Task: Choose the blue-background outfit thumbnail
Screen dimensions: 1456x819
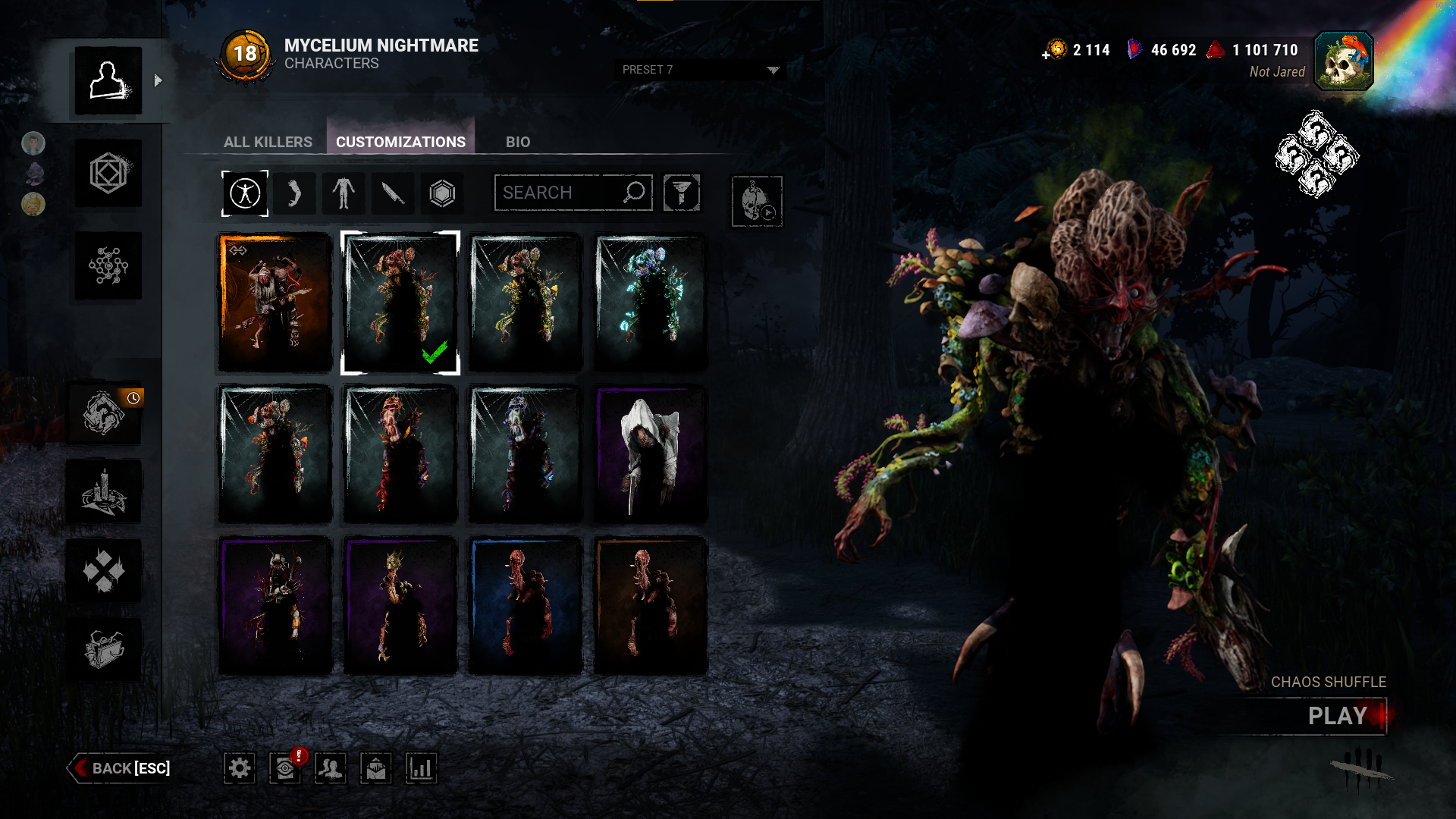Action: (x=525, y=606)
